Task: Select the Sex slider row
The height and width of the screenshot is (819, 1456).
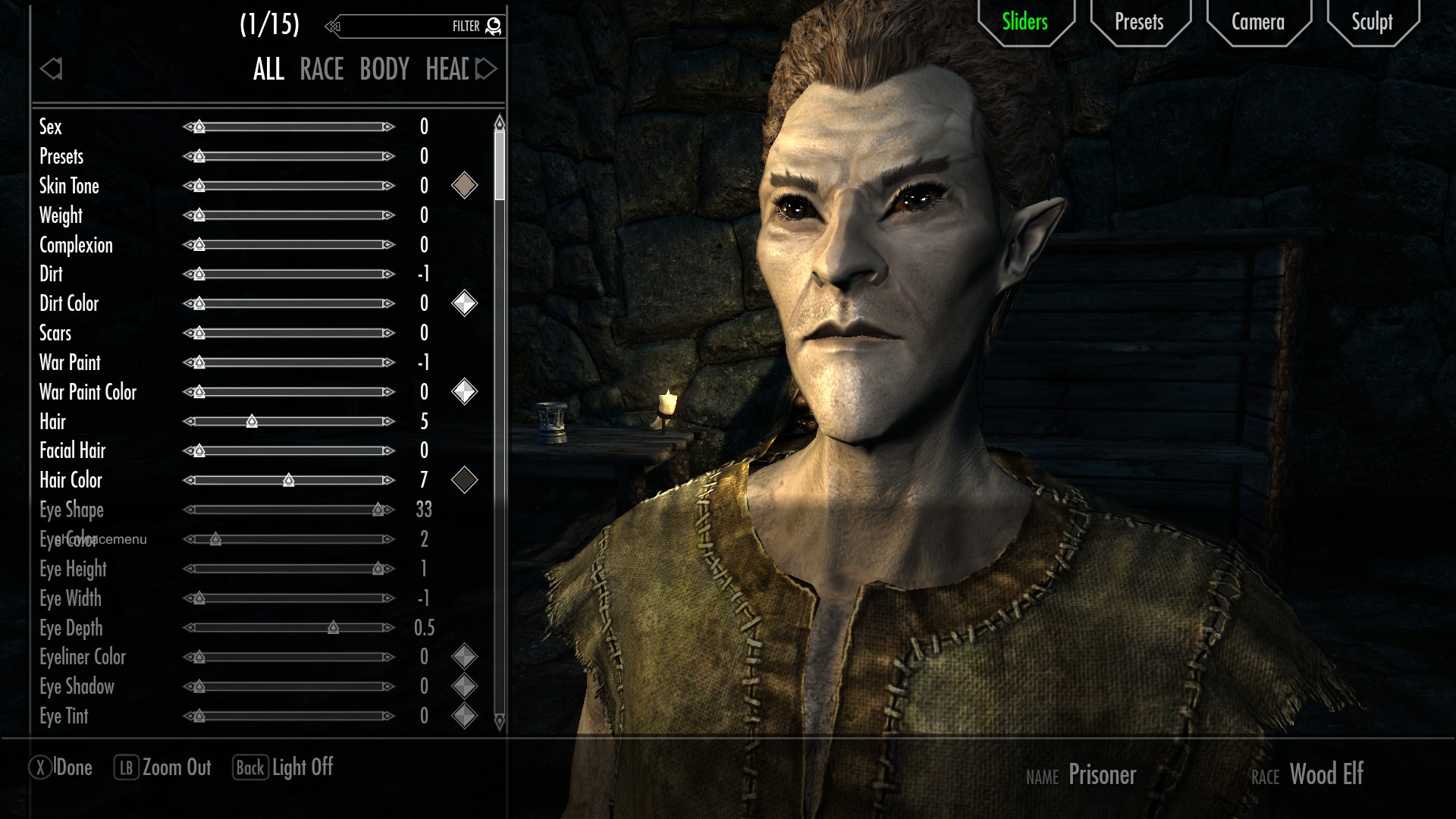Action: 51,127
